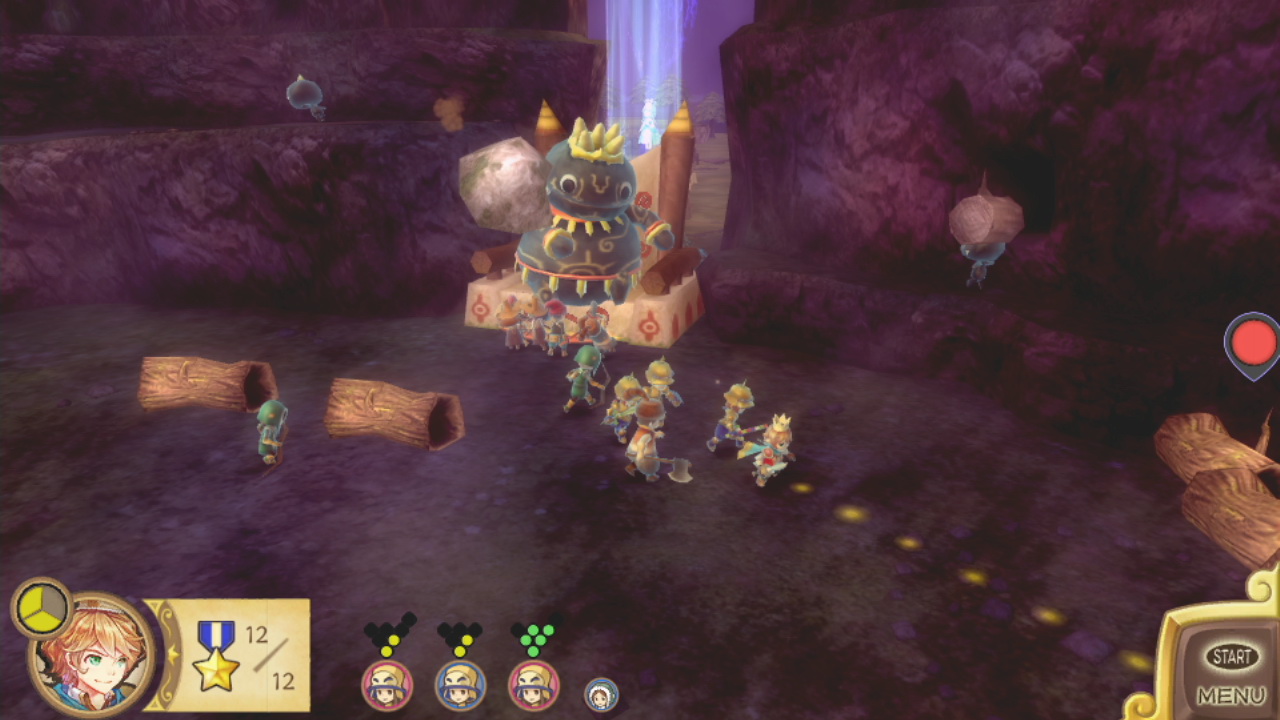Select the small bonnet girl portrait
Screen dimensions: 1280x720
(x=601, y=694)
